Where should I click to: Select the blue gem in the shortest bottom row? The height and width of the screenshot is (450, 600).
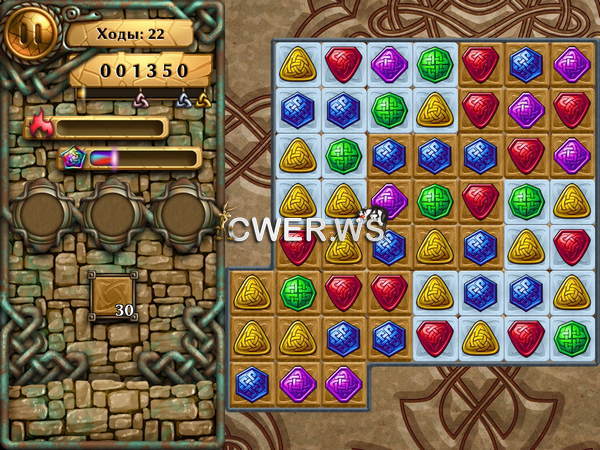point(251,383)
